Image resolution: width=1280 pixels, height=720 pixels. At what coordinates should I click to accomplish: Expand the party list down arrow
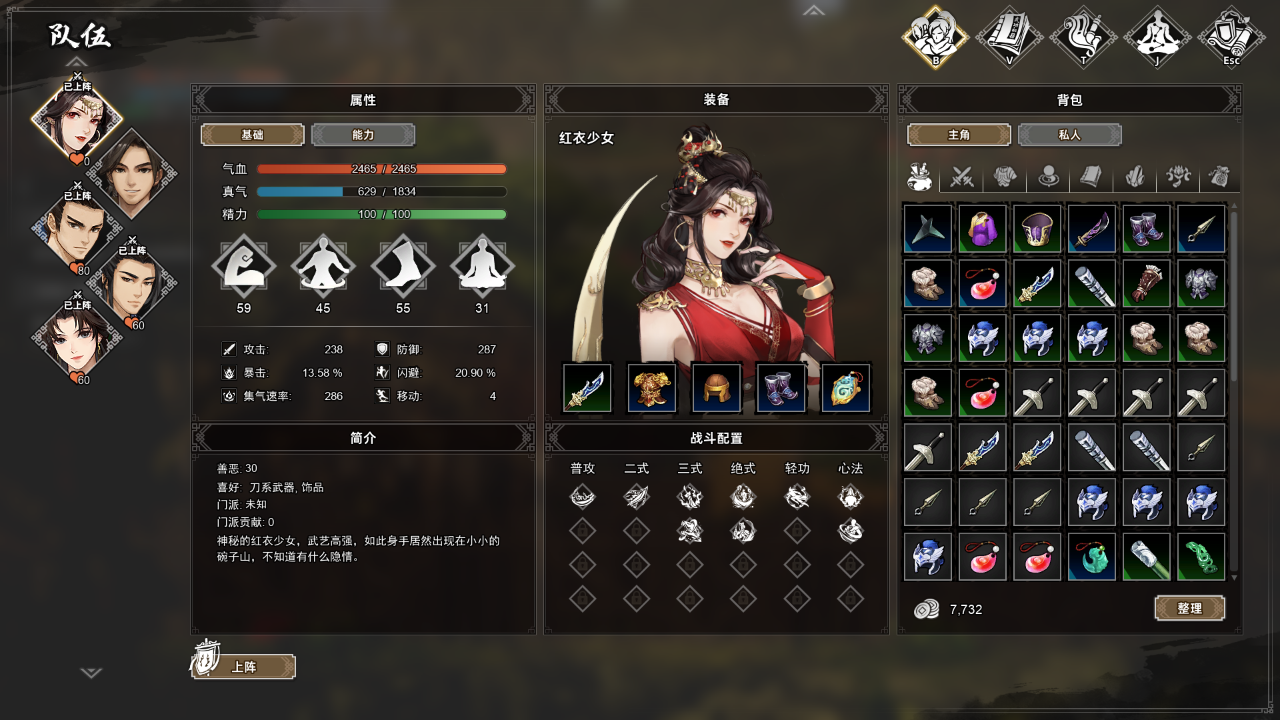click(91, 673)
